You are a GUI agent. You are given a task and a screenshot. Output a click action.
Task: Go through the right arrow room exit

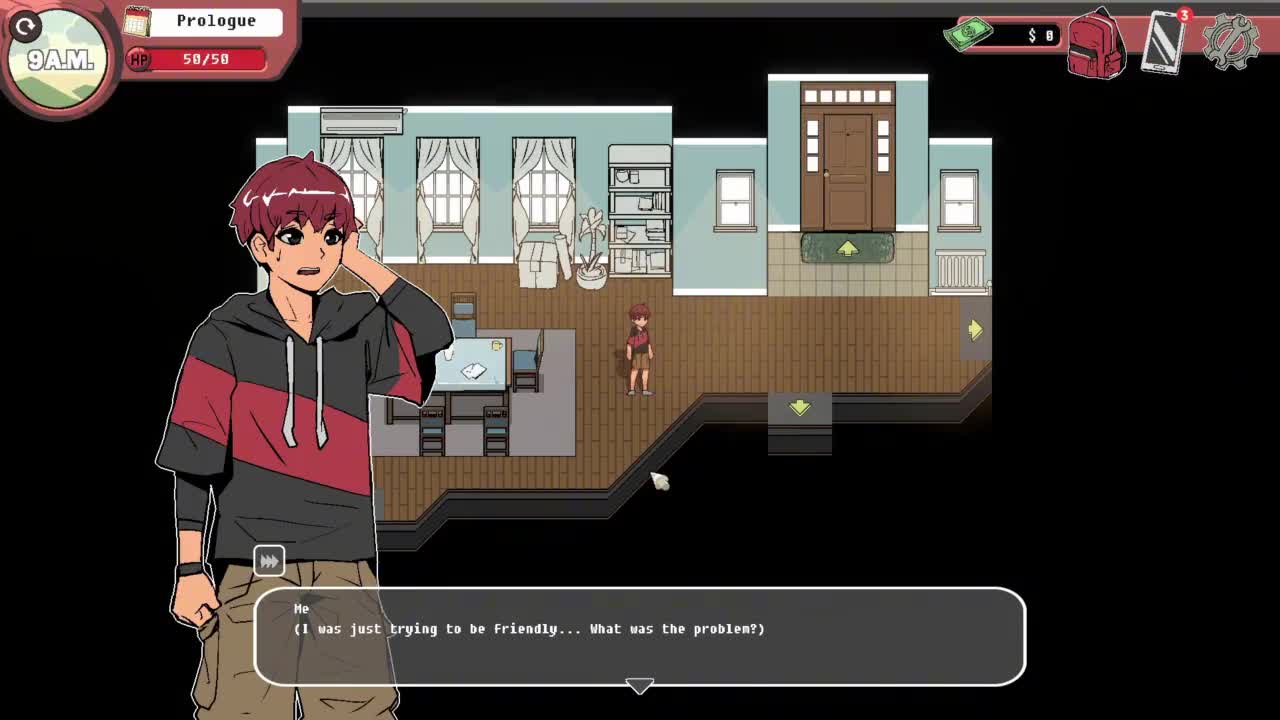pos(975,330)
